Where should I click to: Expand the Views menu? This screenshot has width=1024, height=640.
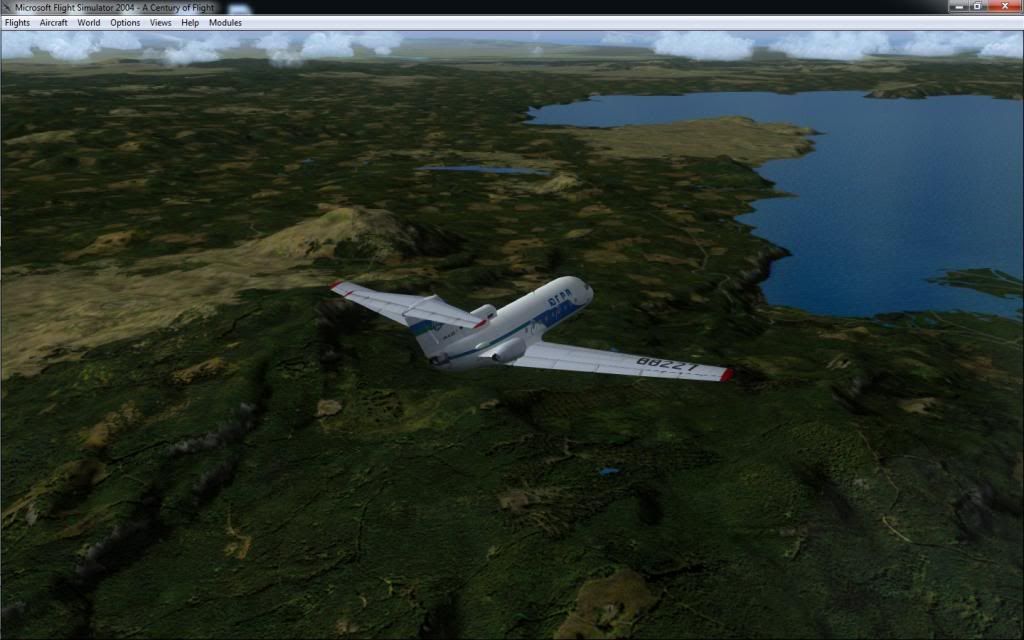[160, 22]
